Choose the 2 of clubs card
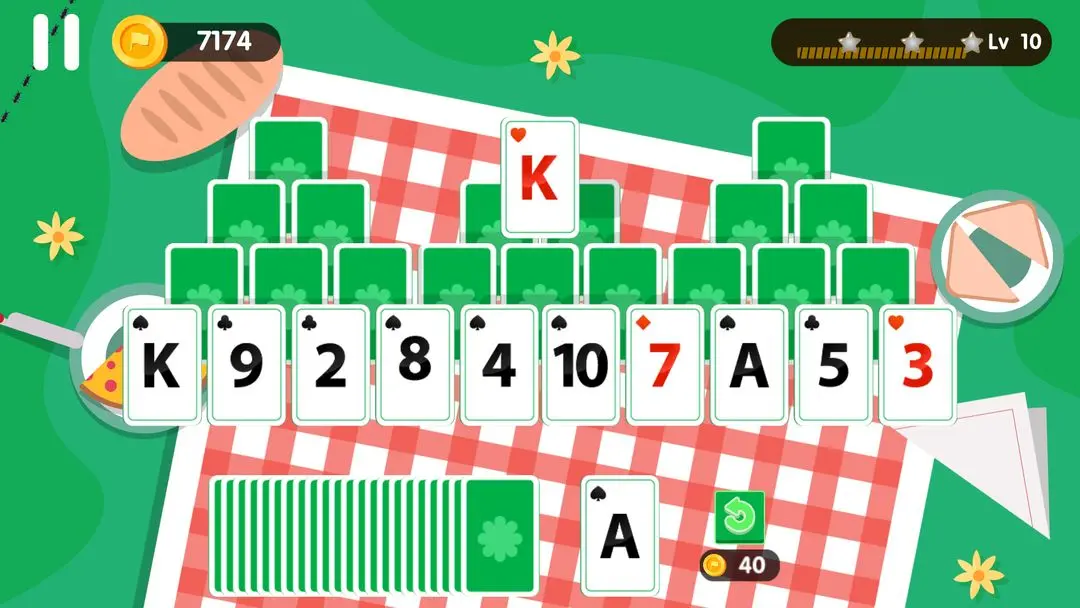Screen dimensions: 1080x608 pyautogui.click(x=330, y=365)
